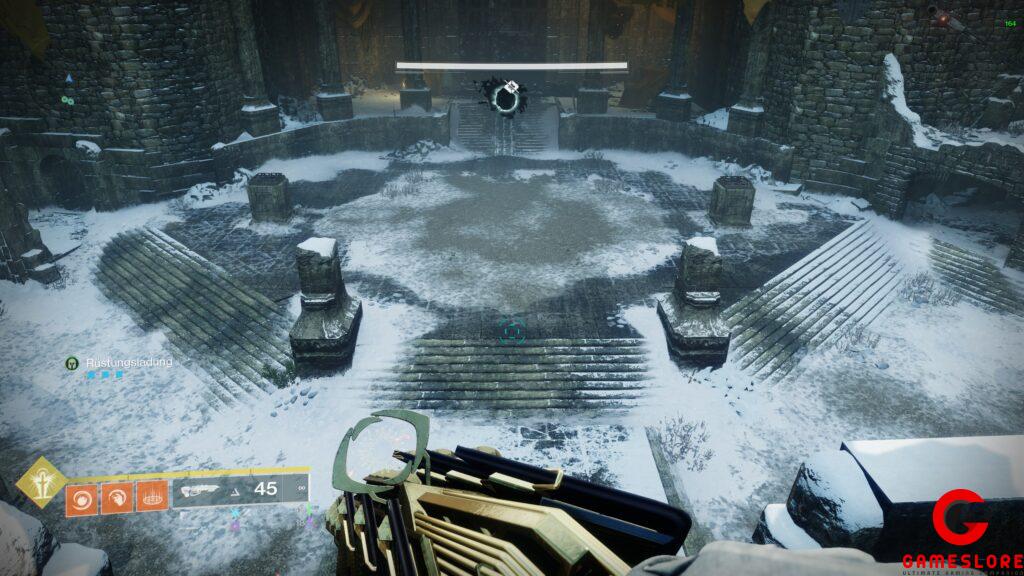This screenshot has height=576, width=1024.
Task: Click the Rüstungsladung helmet buff icon
Action: (72, 362)
